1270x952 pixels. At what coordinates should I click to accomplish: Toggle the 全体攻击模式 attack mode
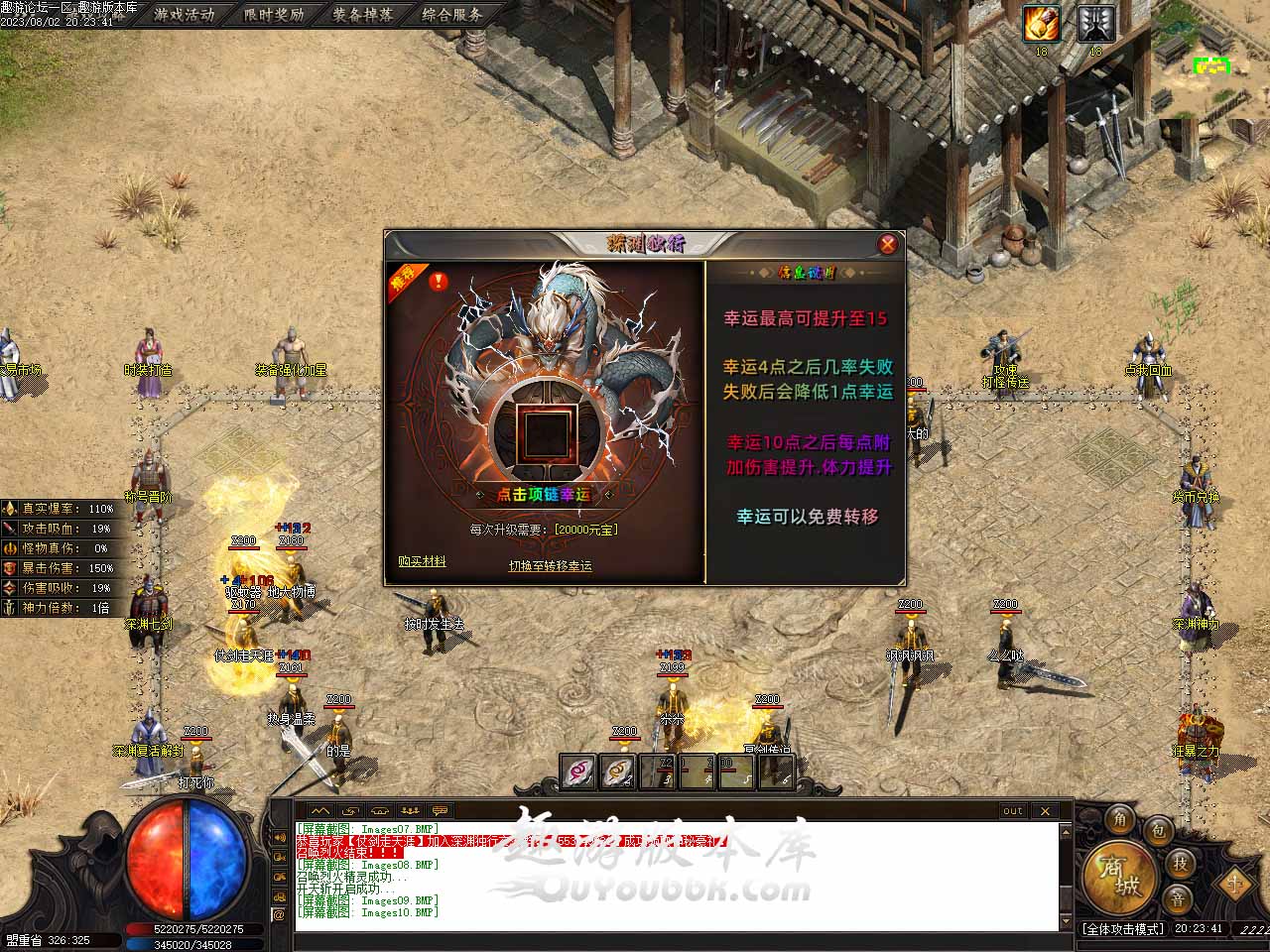[x=1122, y=929]
